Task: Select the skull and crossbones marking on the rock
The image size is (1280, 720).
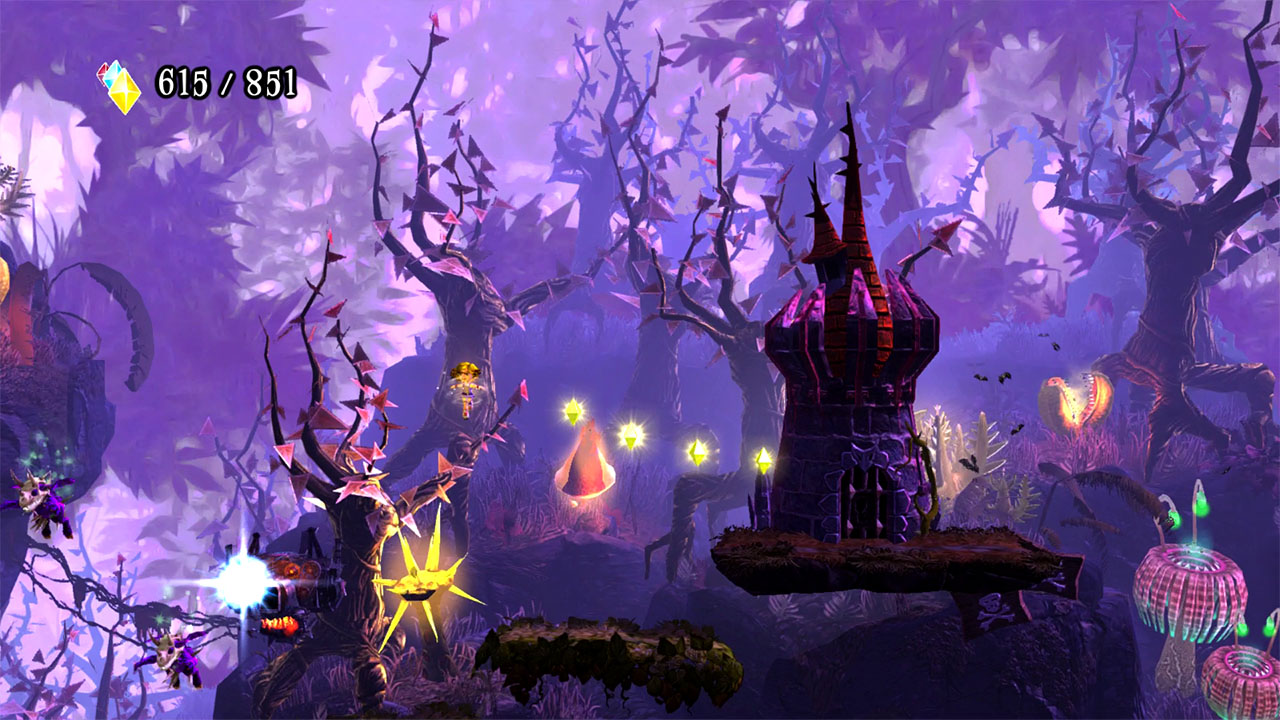Action: [x=990, y=608]
